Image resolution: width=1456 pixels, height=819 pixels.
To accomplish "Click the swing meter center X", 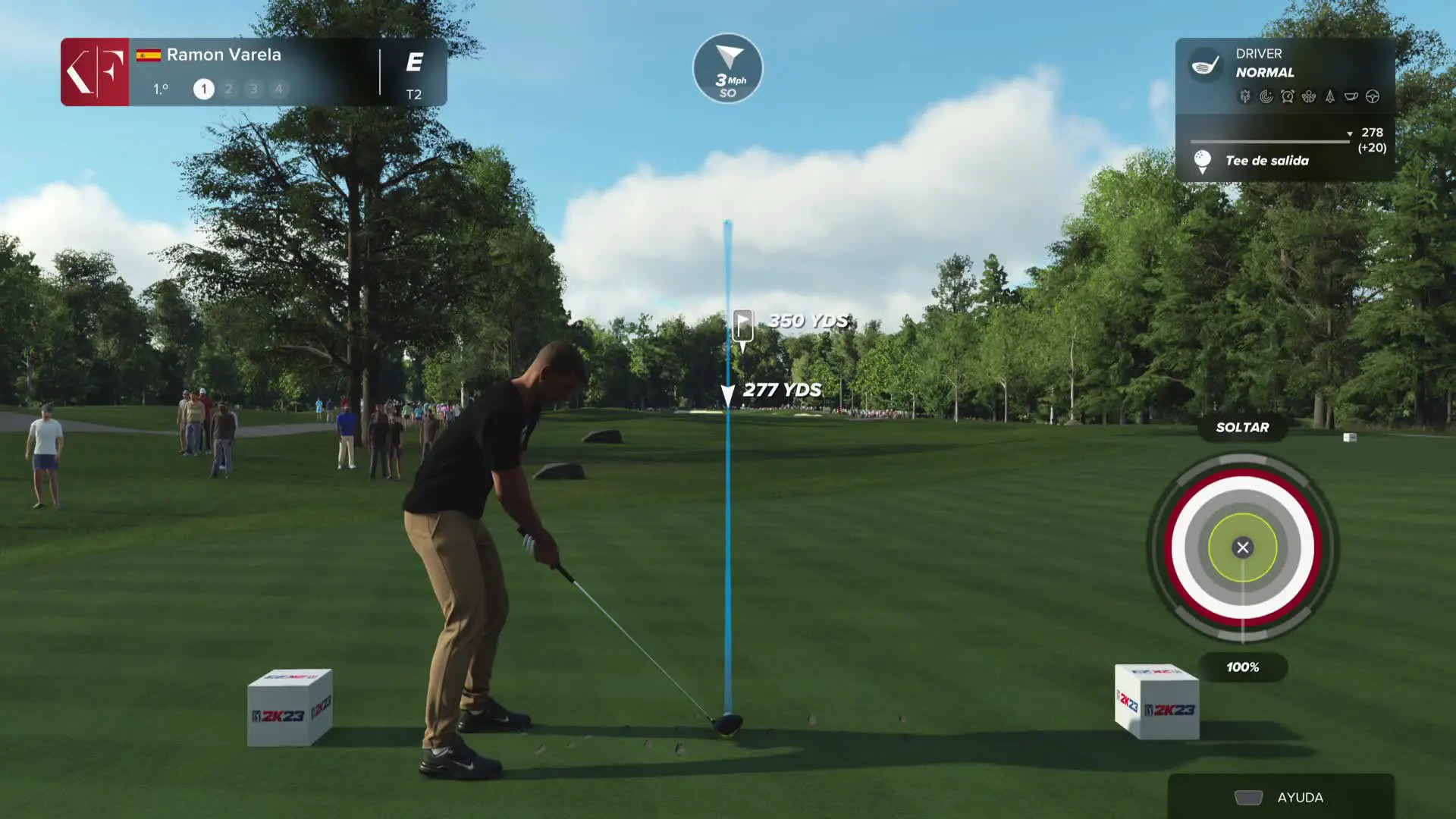I will 1242,548.
